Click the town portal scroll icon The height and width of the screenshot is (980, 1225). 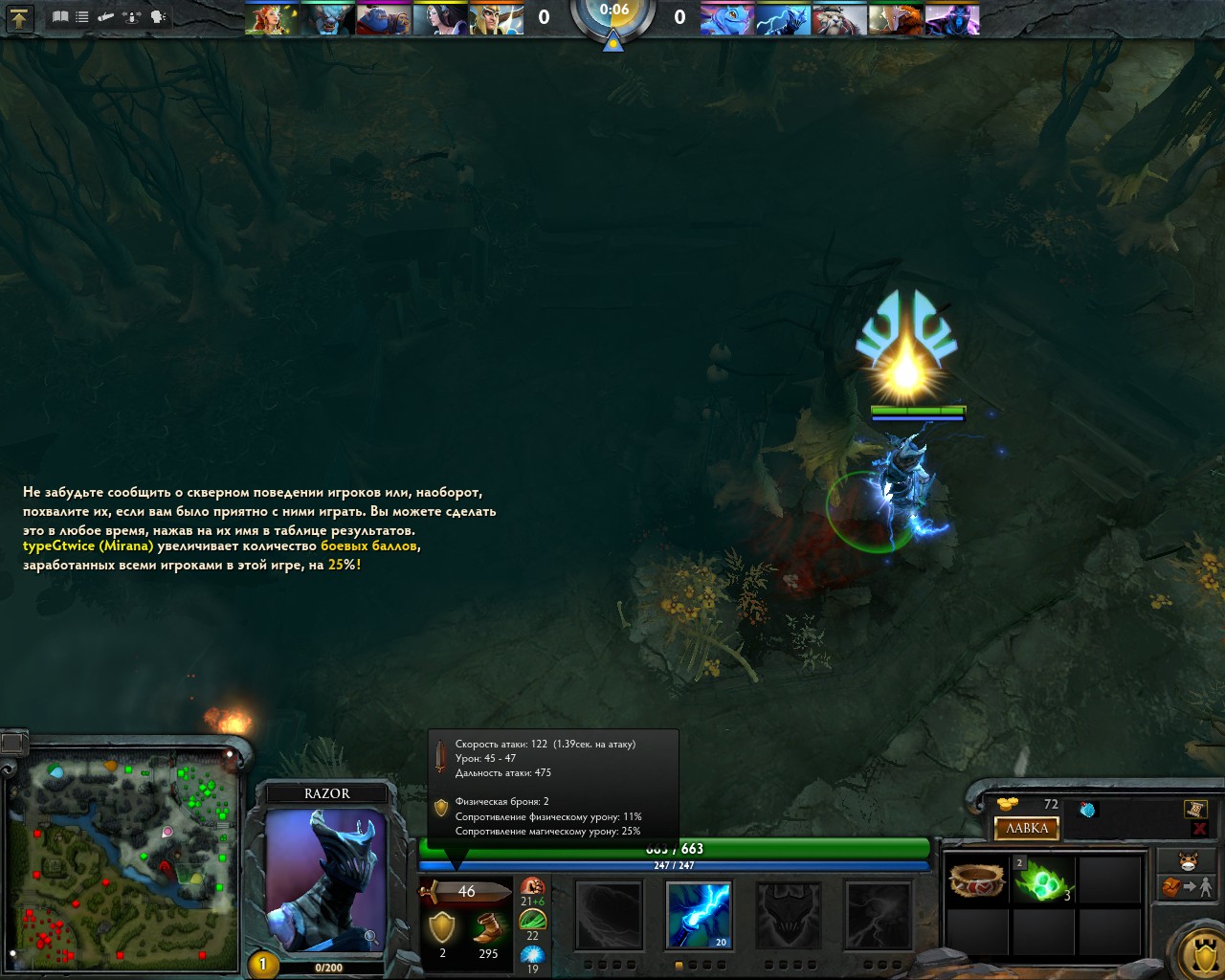click(x=1194, y=810)
